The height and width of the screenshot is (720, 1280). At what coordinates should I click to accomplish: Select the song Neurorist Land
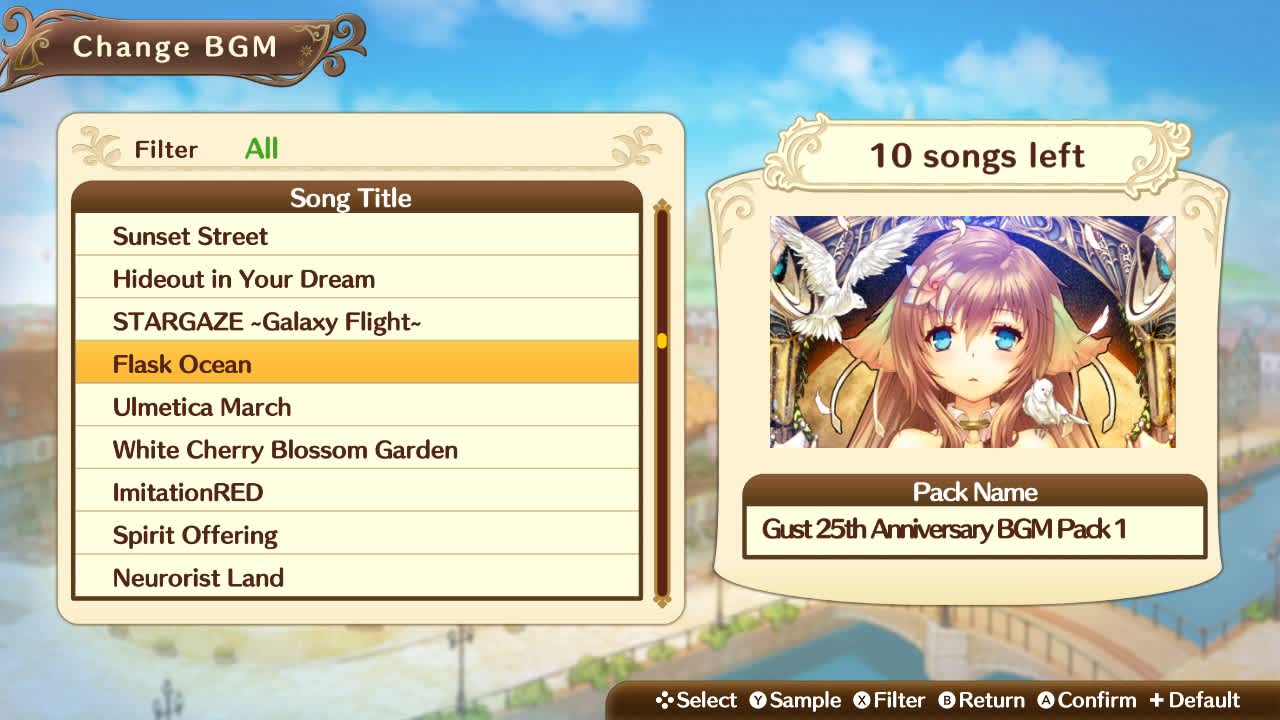[355, 578]
